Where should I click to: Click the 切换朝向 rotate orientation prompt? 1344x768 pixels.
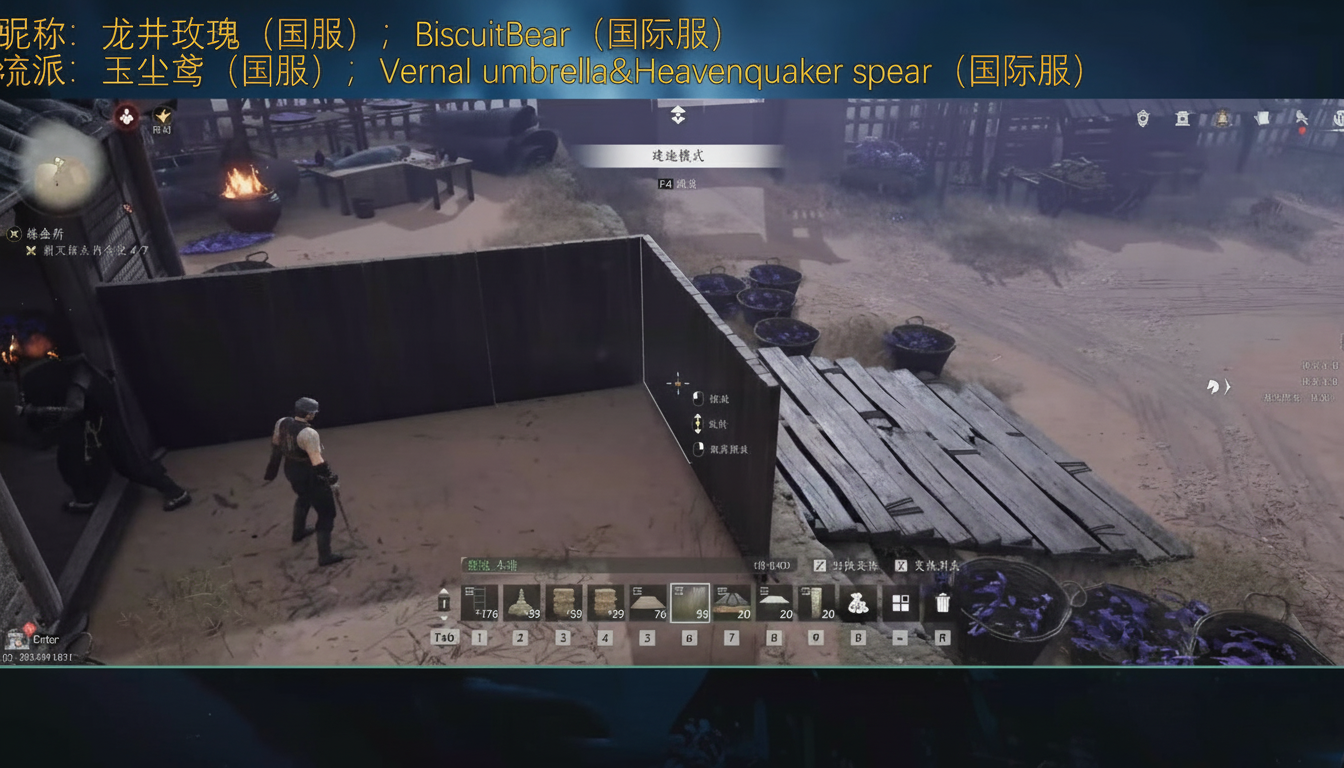click(848, 566)
